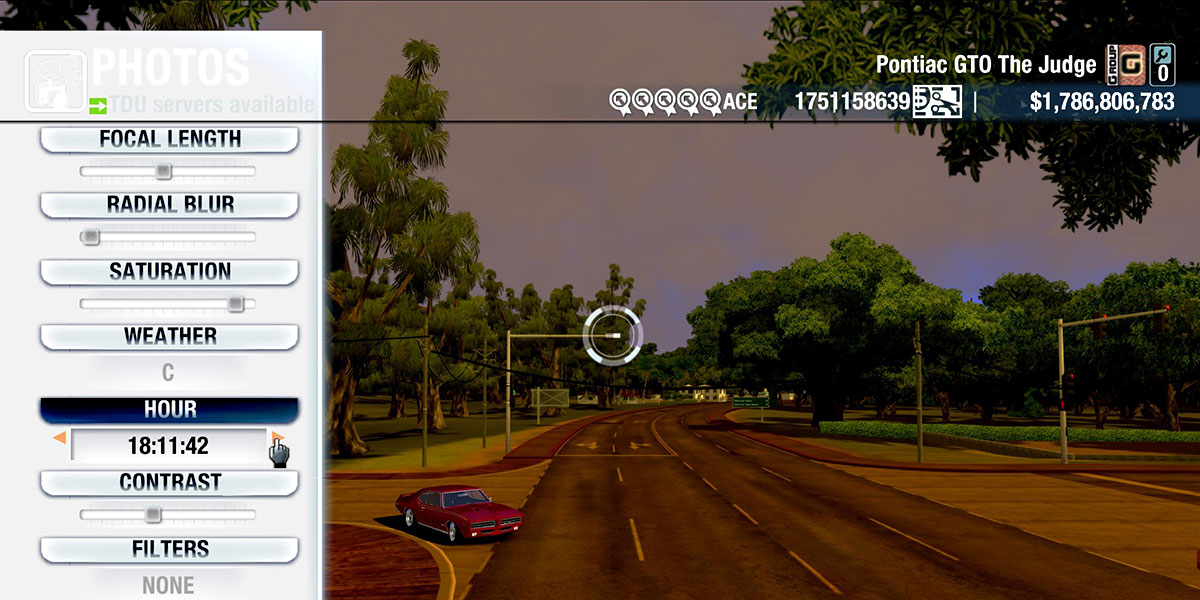The width and height of the screenshot is (1200, 600).
Task: Open the Filters setting
Action: (169, 549)
